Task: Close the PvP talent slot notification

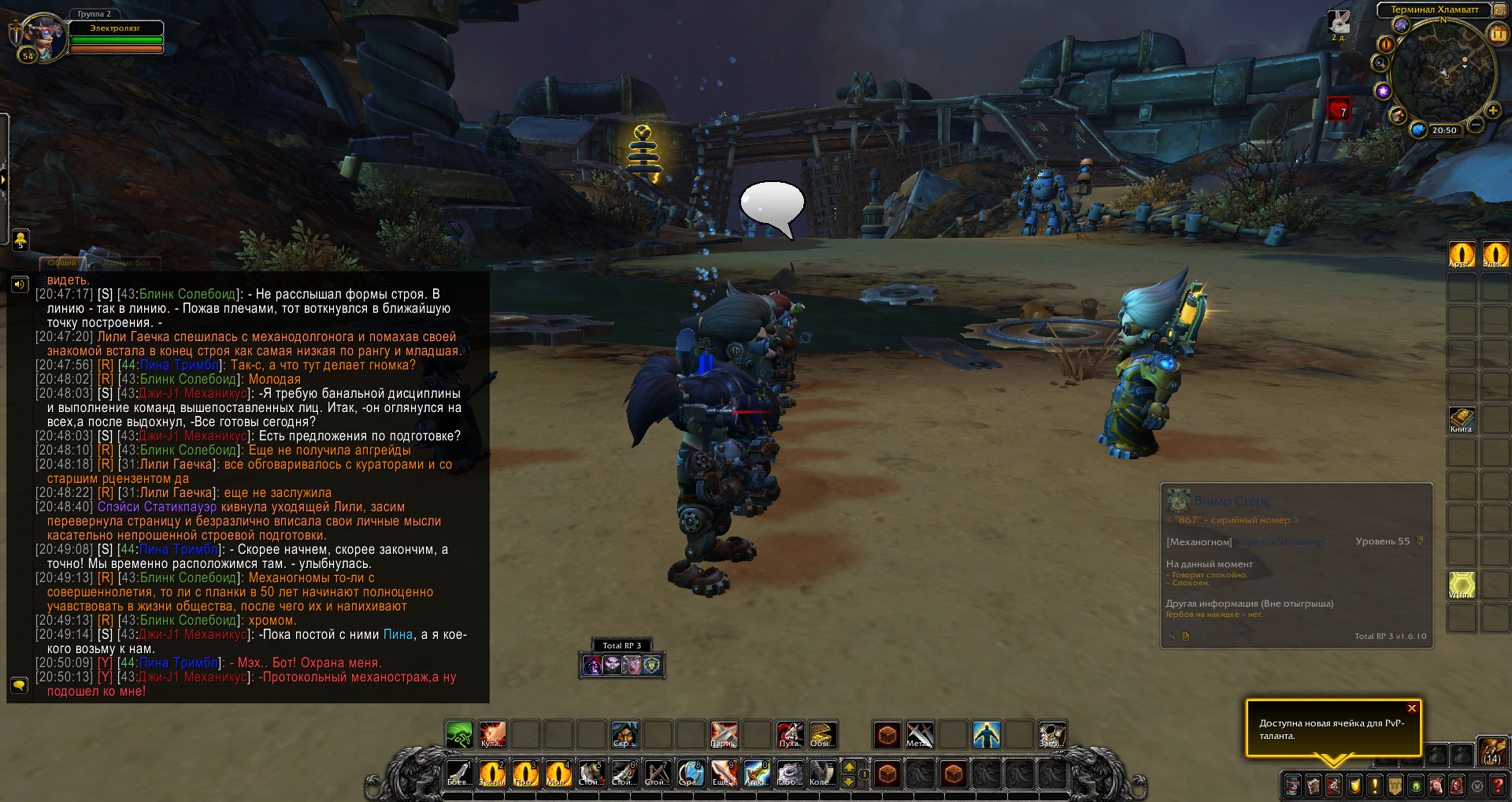Action: tap(1412, 708)
